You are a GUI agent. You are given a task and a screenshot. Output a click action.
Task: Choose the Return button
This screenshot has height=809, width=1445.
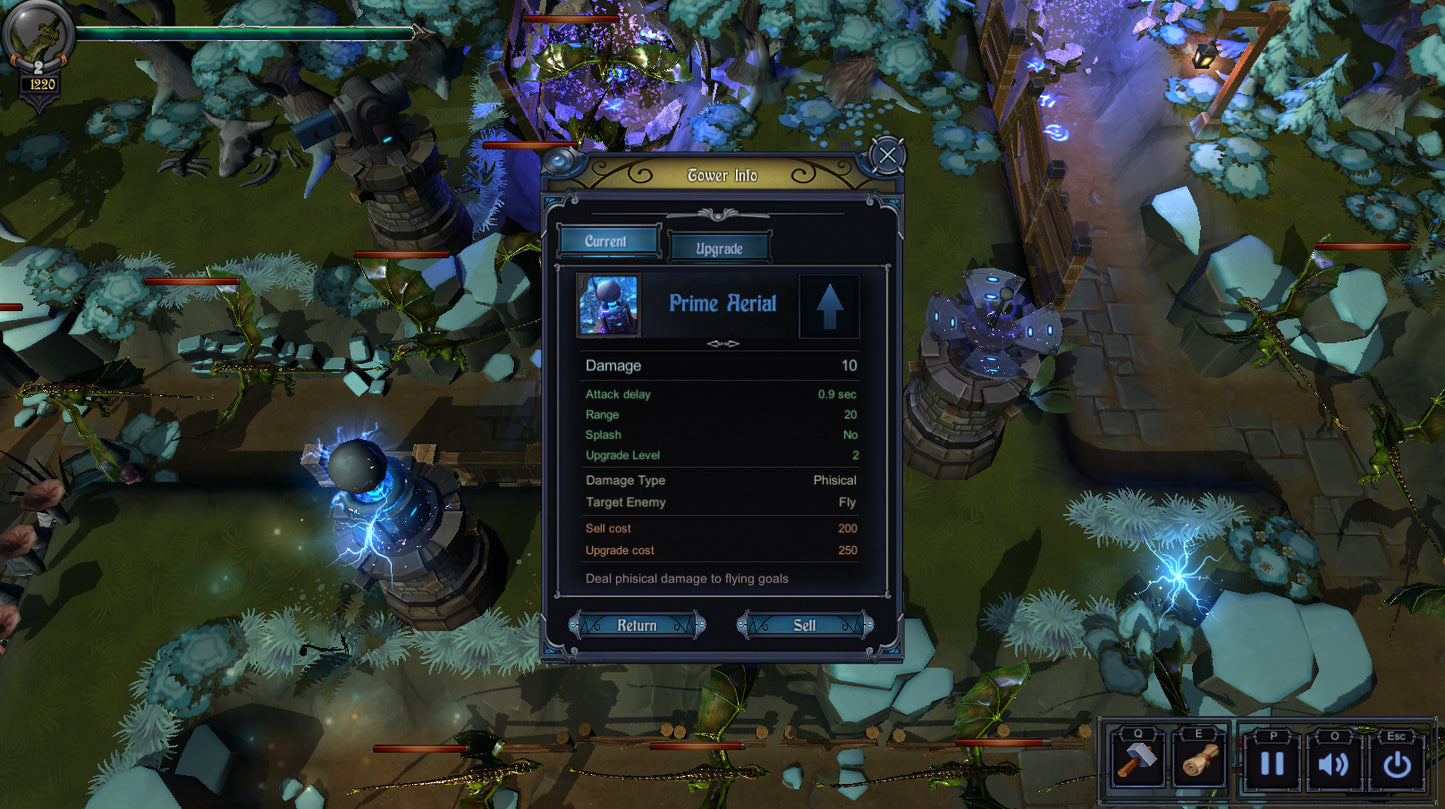637,625
